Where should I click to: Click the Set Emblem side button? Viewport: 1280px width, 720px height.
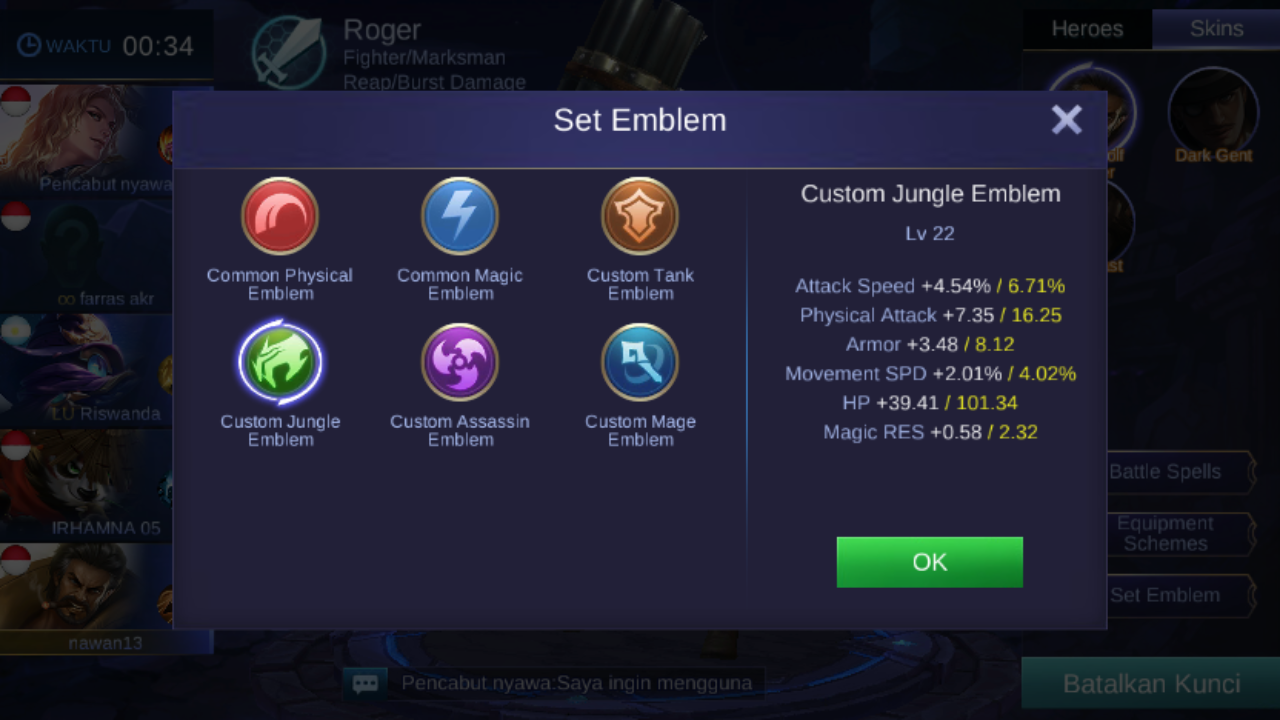click(x=1177, y=596)
